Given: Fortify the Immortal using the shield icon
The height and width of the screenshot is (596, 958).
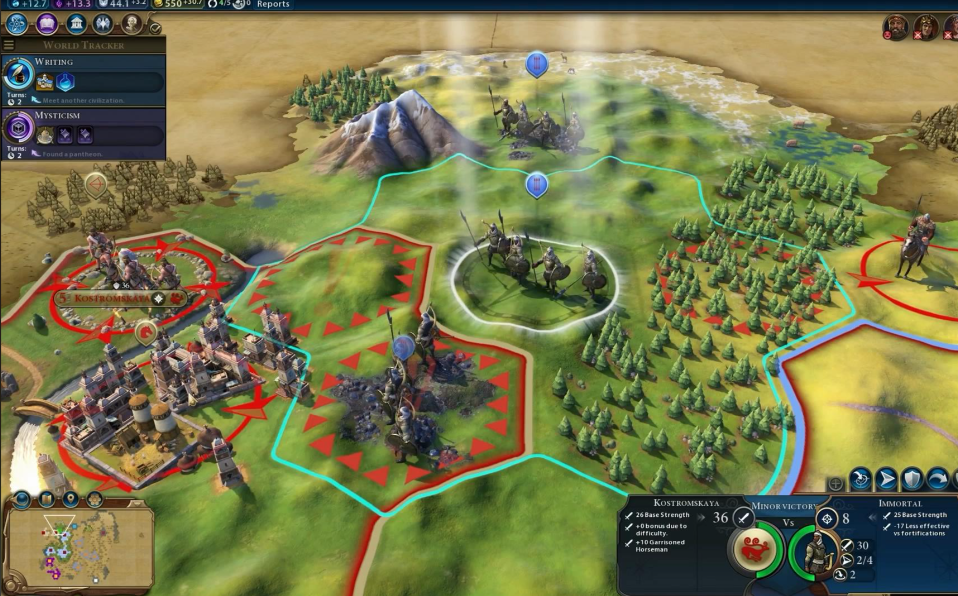Looking at the screenshot, I should (x=912, y=479).
